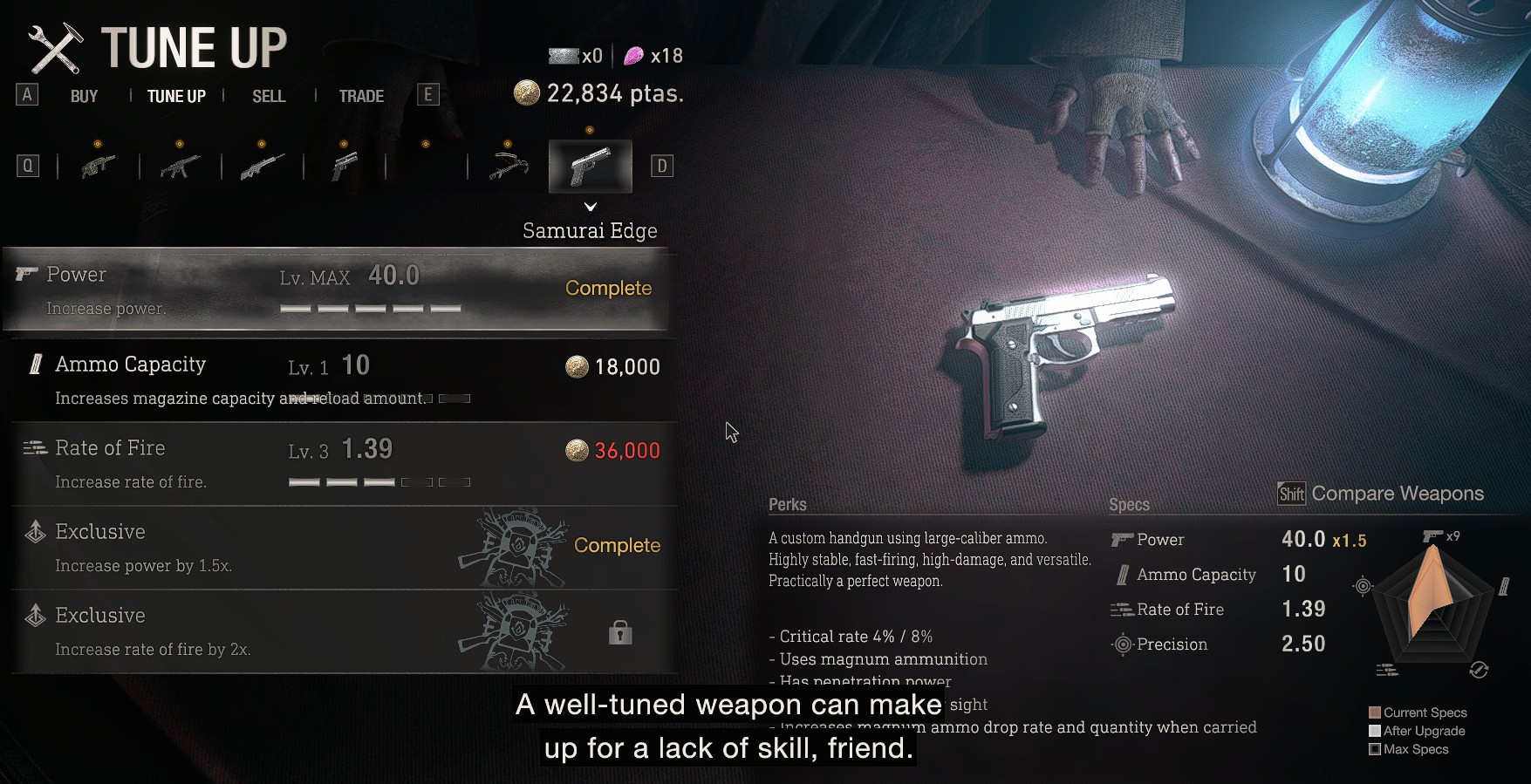Select the TUNE UP tab
Image resolution: width=1531 pixels, height=784 pixels.
pyautogui.click(x=176, y=96)
